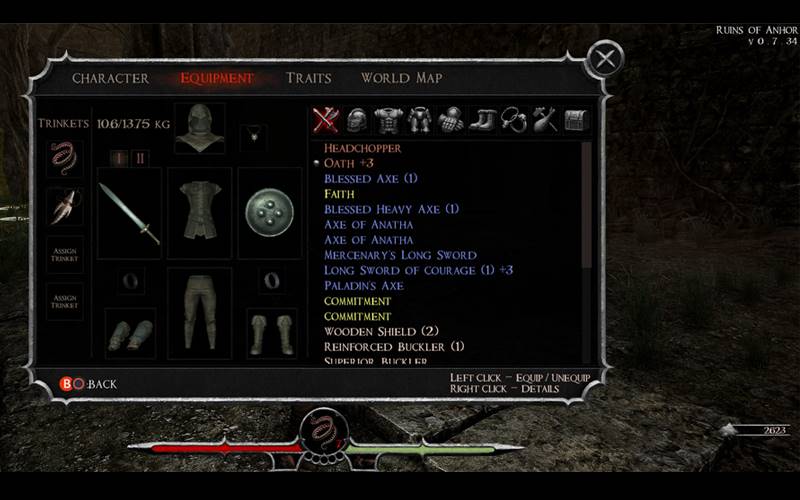Open the treasure chest category filter
Image resolution: width=800 pixels, height=500 pixels.
click(576, 120)
